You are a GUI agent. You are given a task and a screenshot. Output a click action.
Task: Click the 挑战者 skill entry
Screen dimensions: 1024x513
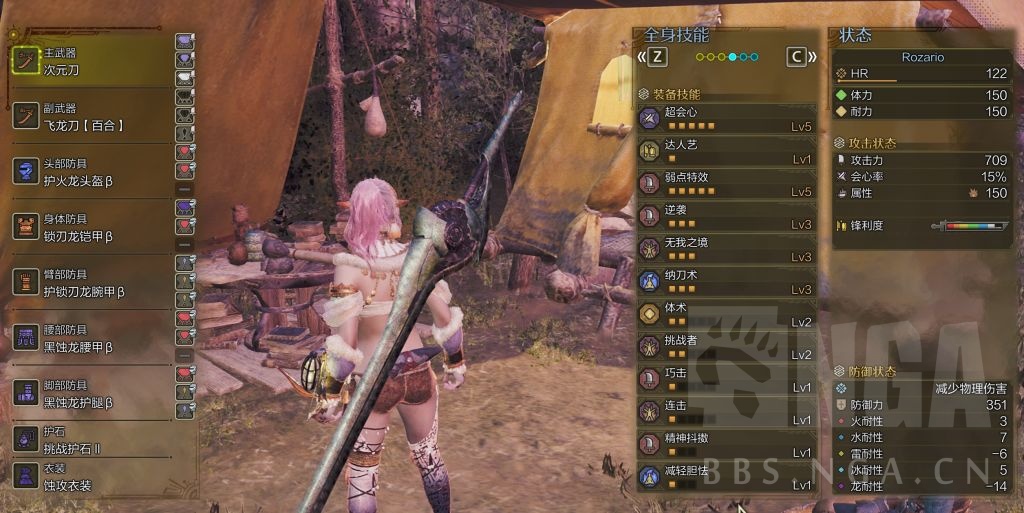(726, 347)
